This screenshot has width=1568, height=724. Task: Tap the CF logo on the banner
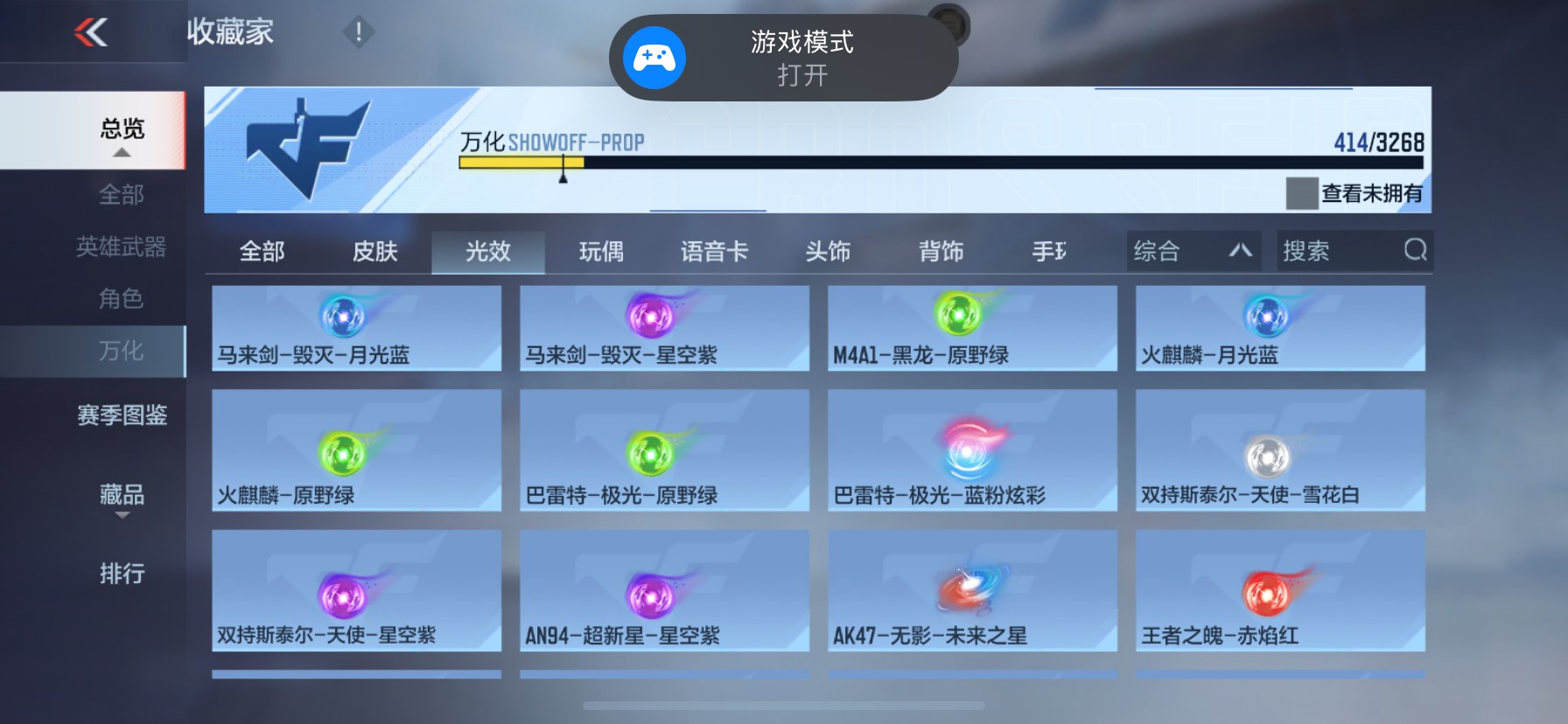315,149
